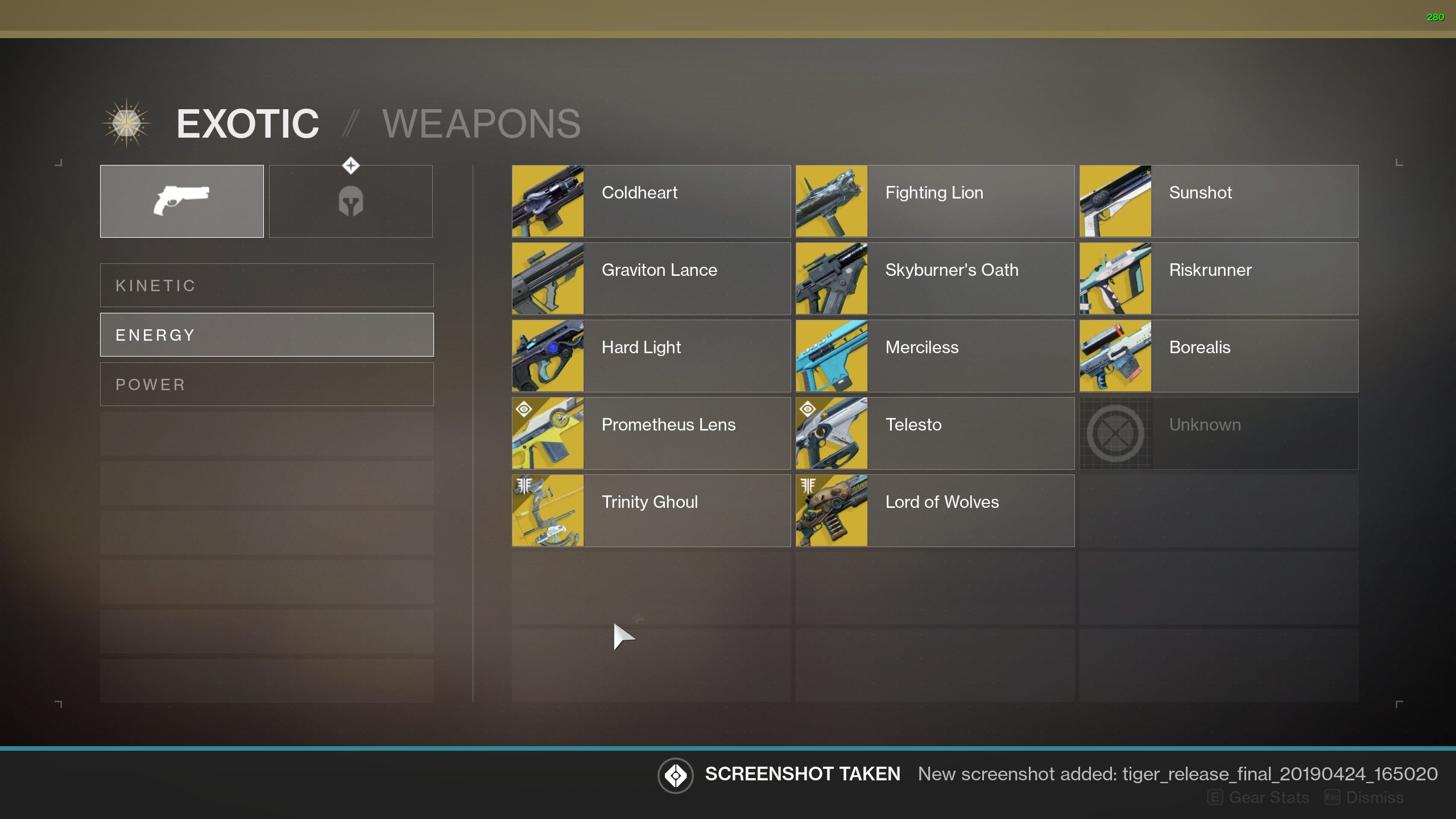Click the exotic star emblem beside EXOTIC
Image resolution: width=1456 pixels, height=819 pixels.
(x=126, y=124)
